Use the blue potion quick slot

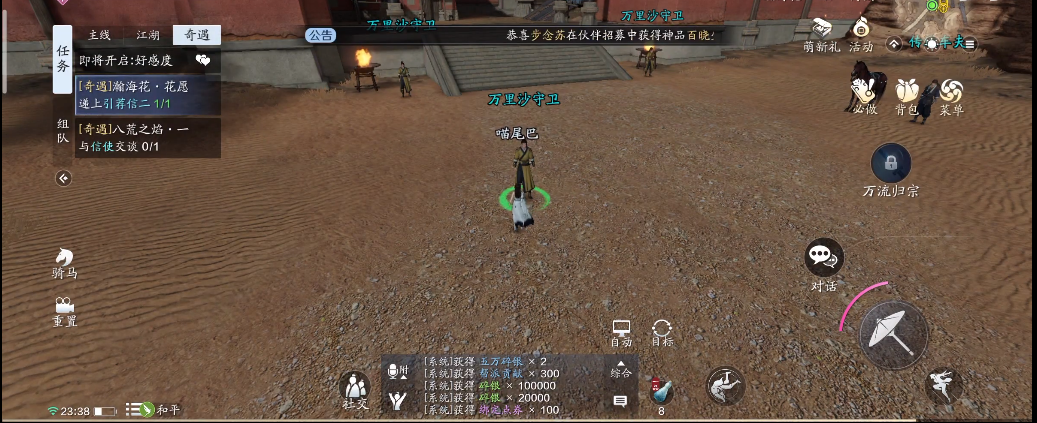click(x=660, y=390)
